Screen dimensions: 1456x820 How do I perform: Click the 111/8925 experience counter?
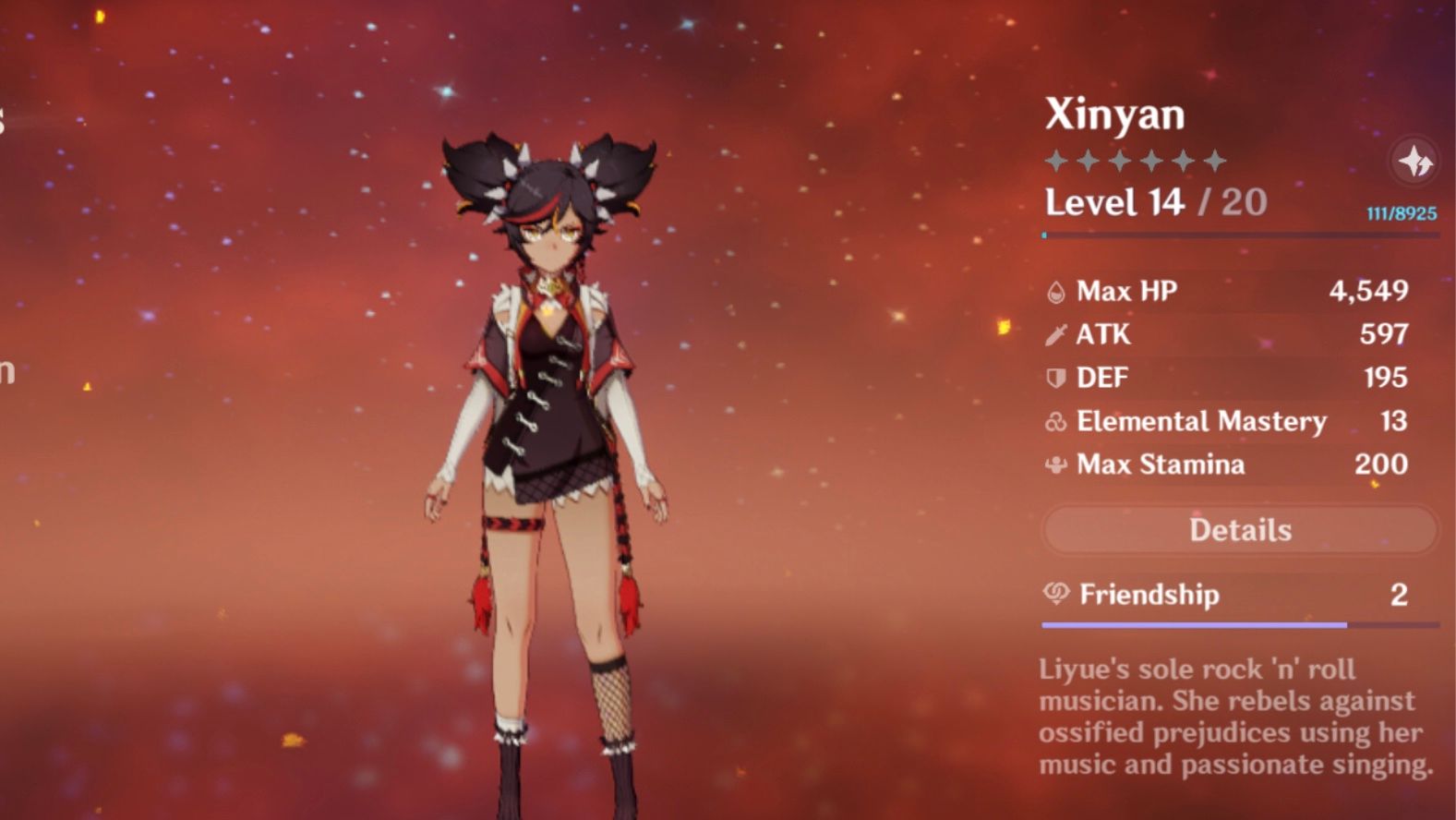click(1400, 214)
